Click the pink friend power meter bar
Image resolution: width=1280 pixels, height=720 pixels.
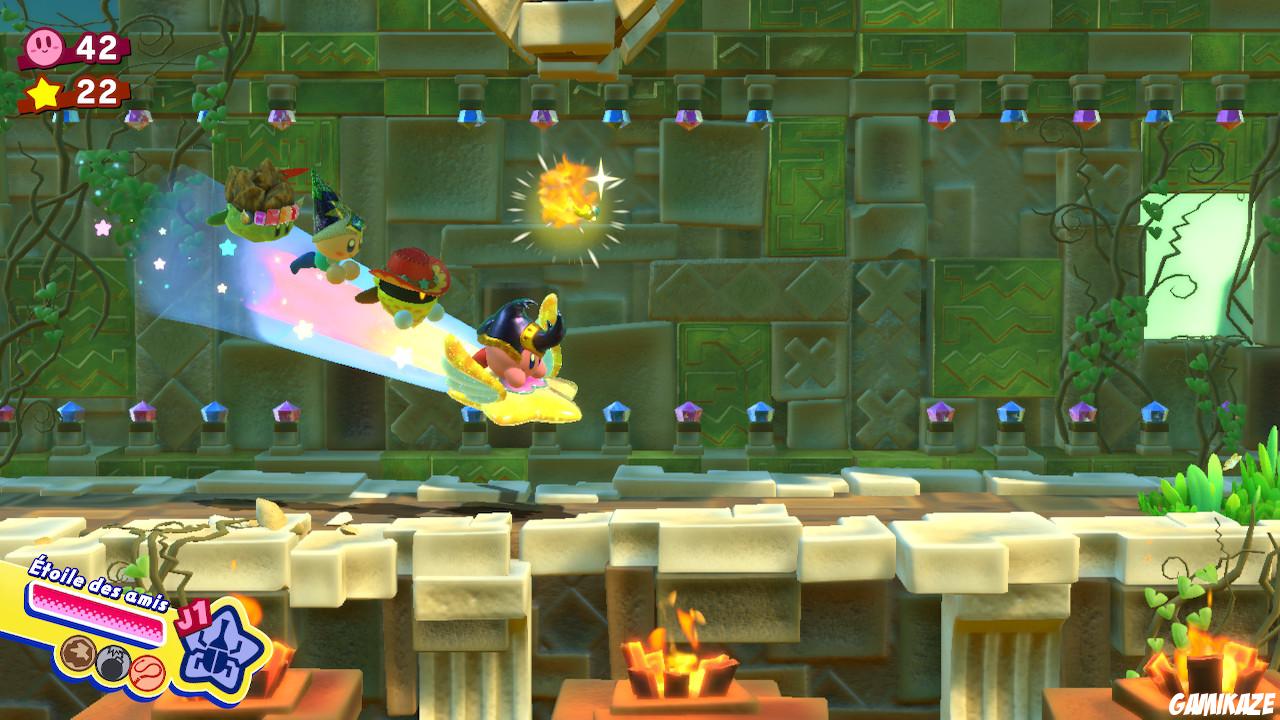pos(95,607)
